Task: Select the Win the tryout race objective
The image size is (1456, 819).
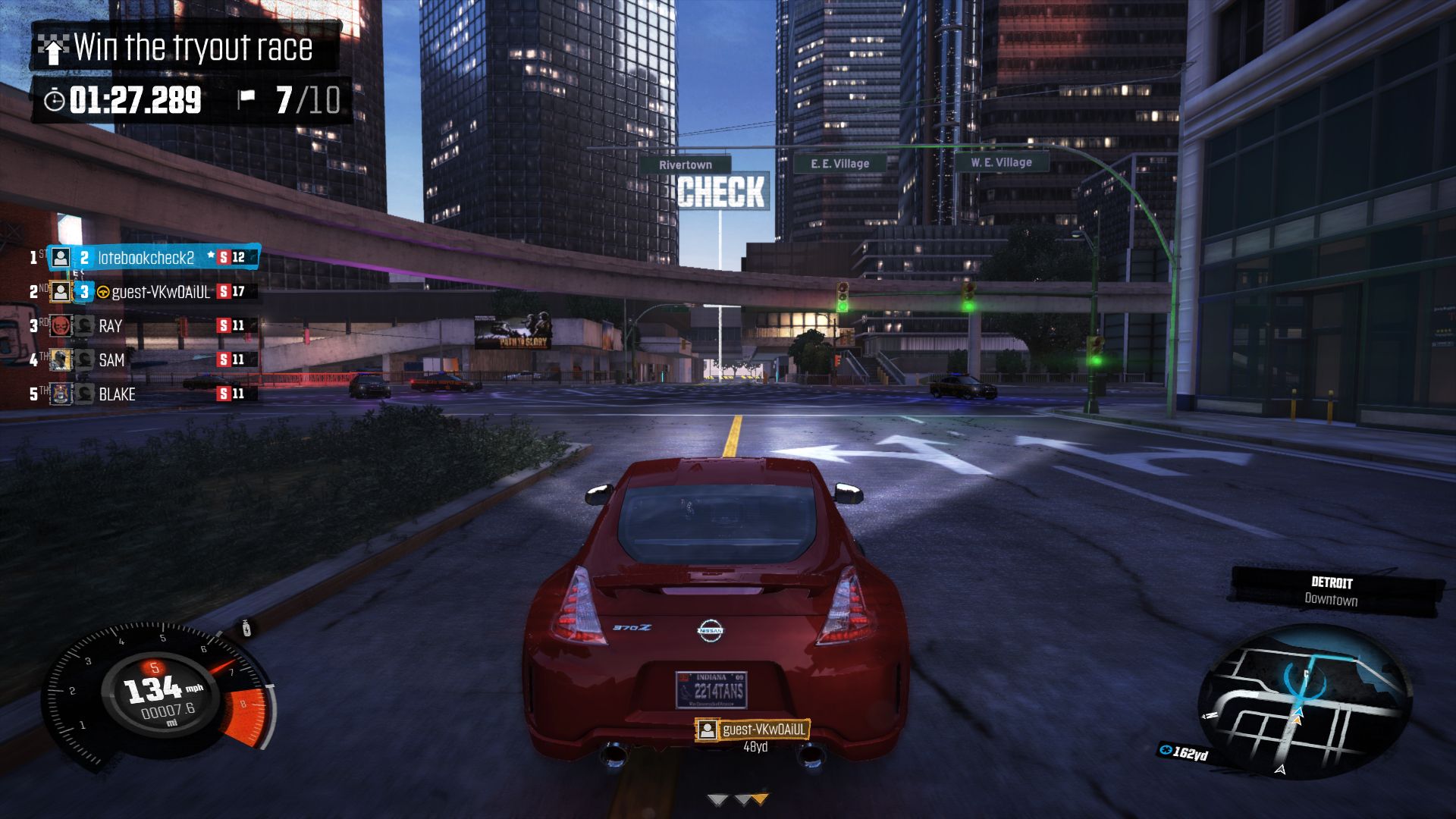Action: (x=184, y=48)
